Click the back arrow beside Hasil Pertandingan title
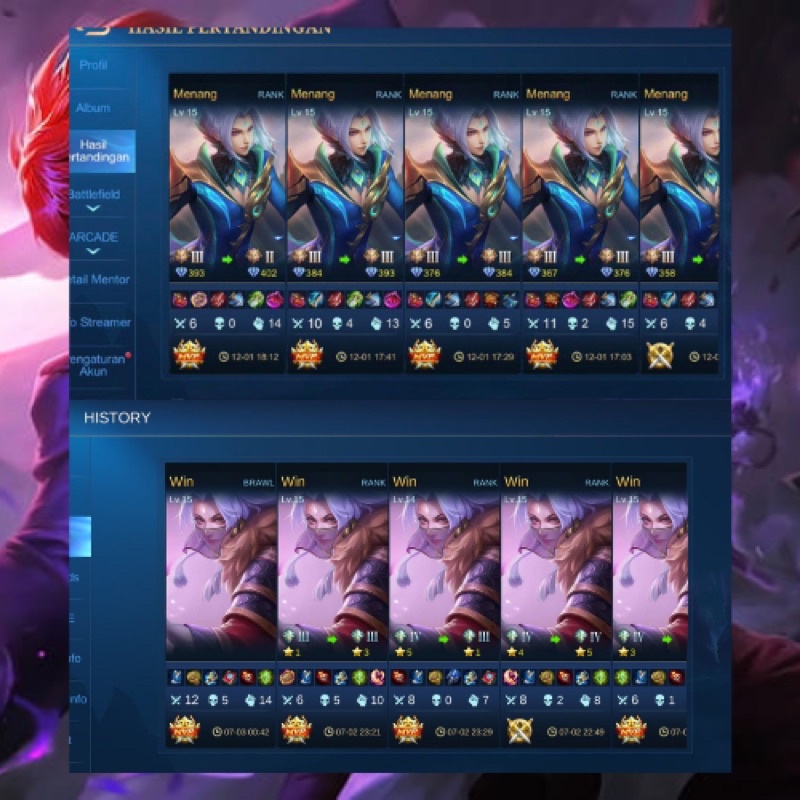Screen dimensions: 800x800 click(x=93, y=31)
